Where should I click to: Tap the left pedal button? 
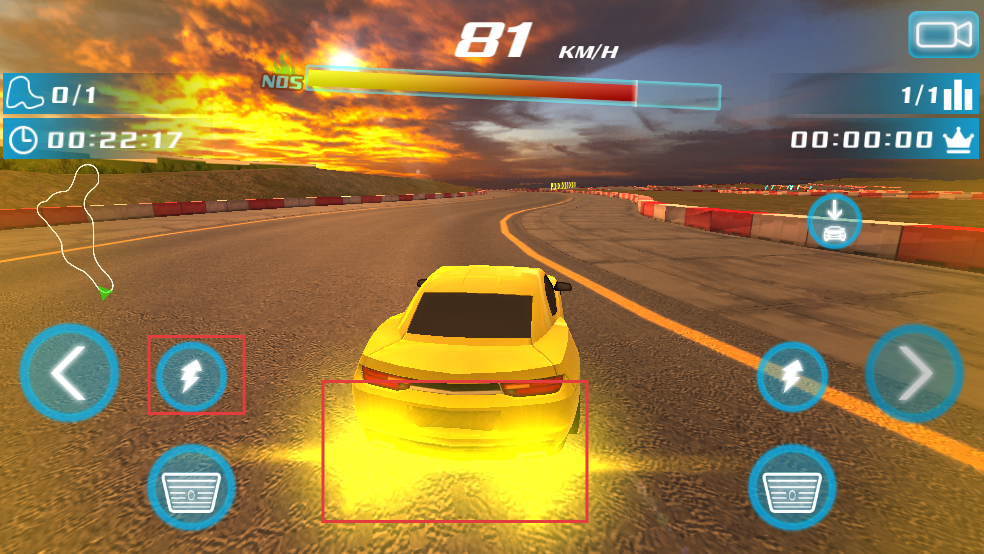191,489
